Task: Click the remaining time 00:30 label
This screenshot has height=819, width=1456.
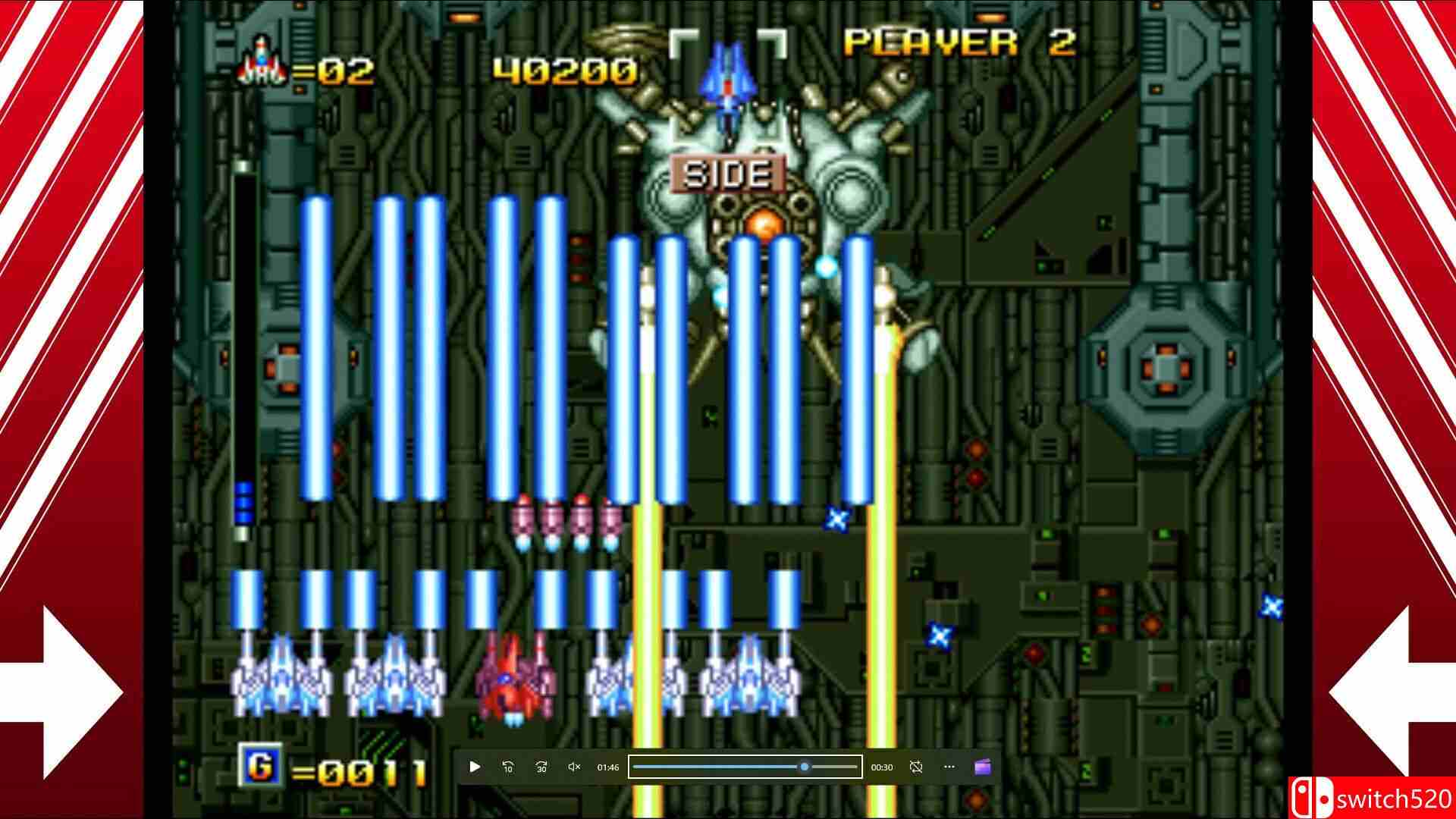Action: point(883,767)
